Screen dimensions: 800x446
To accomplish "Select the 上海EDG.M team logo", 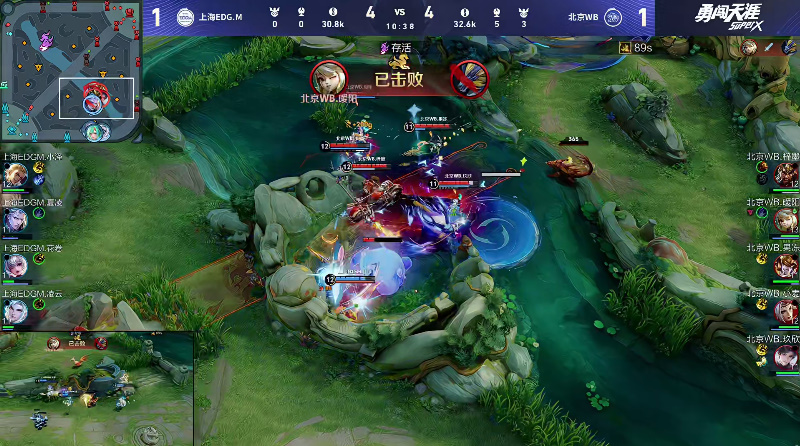I will click(x=185, y=17).
